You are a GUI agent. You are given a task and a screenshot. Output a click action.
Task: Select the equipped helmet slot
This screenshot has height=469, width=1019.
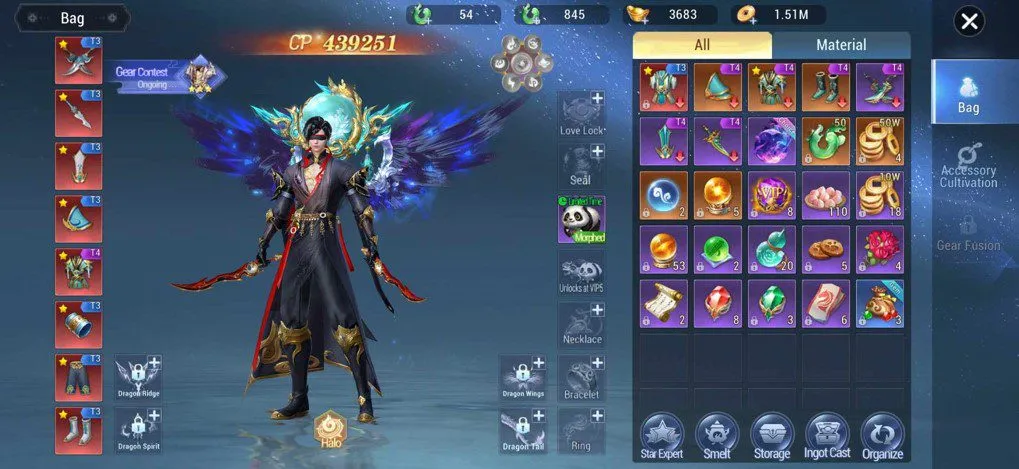pos(78,219)
